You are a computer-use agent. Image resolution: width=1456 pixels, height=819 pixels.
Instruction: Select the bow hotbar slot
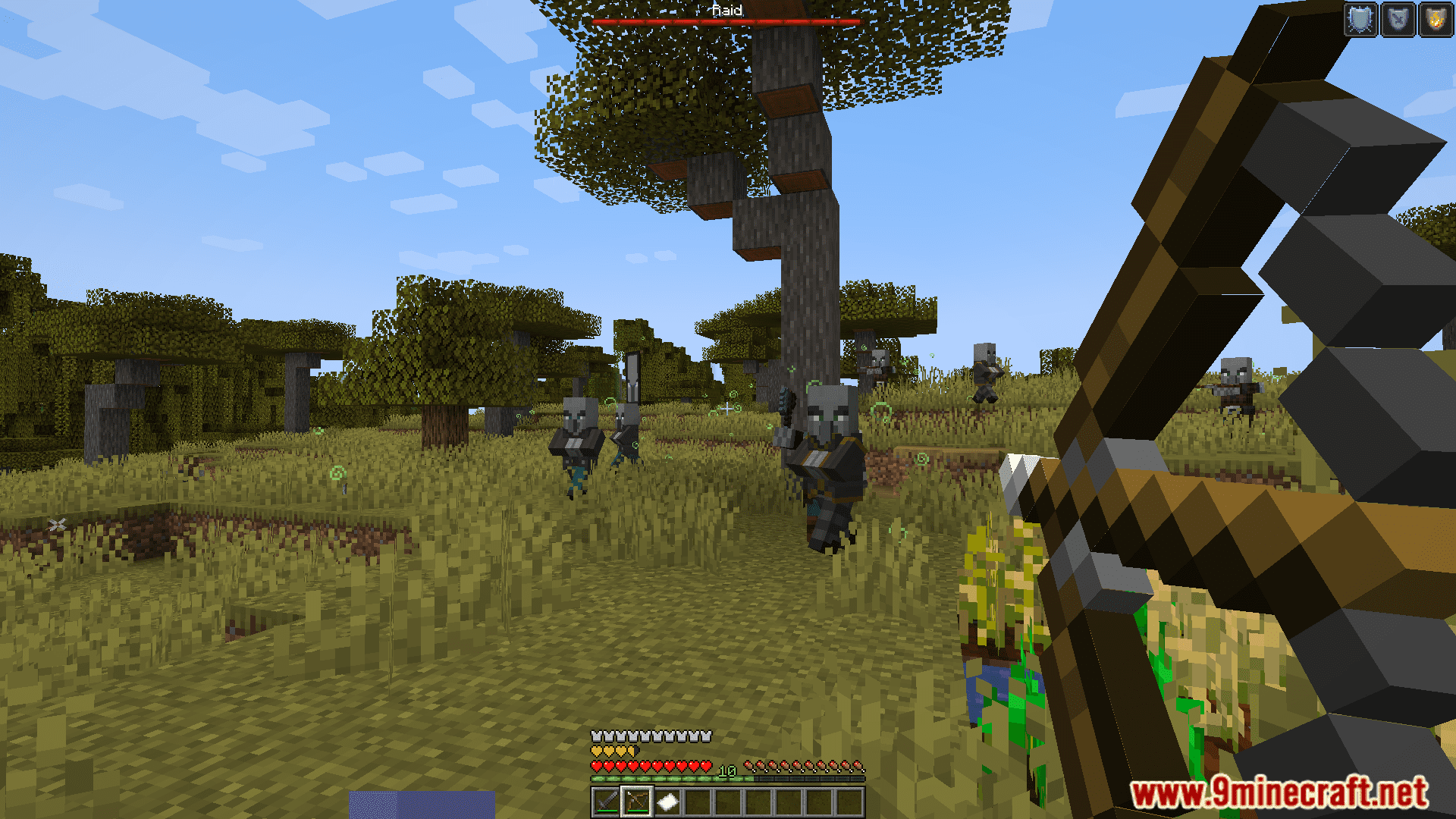click(637, 802)
